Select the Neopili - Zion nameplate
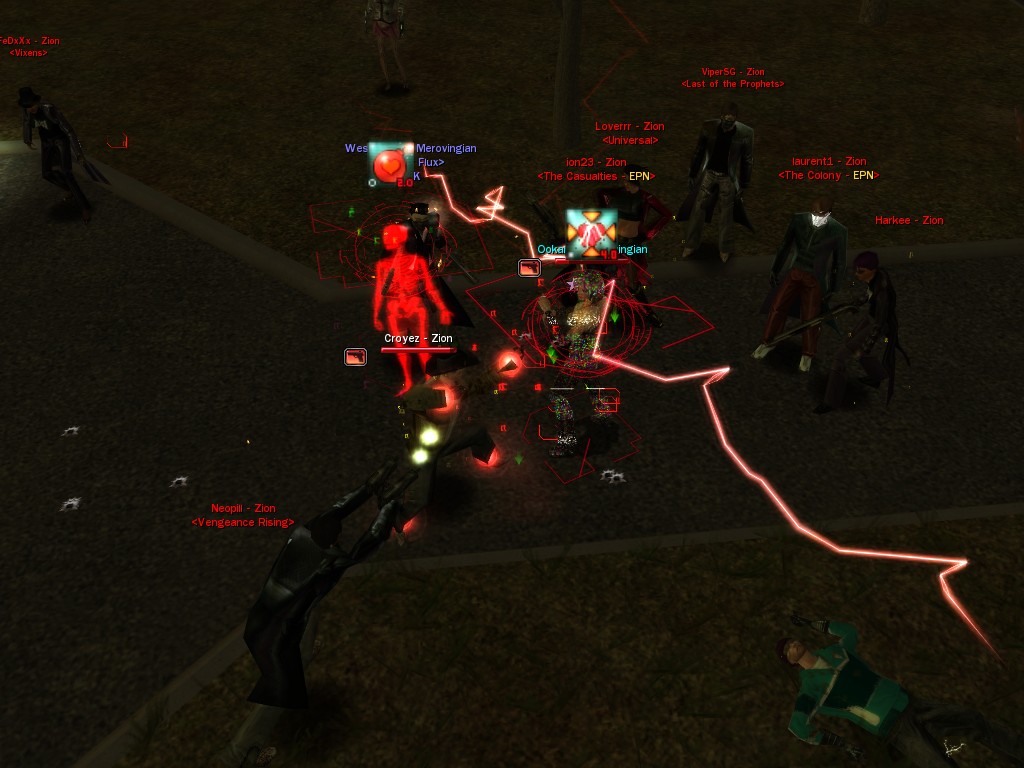Image resolution: width=1024 pixels, height=768 pixels. coord(243,509)
